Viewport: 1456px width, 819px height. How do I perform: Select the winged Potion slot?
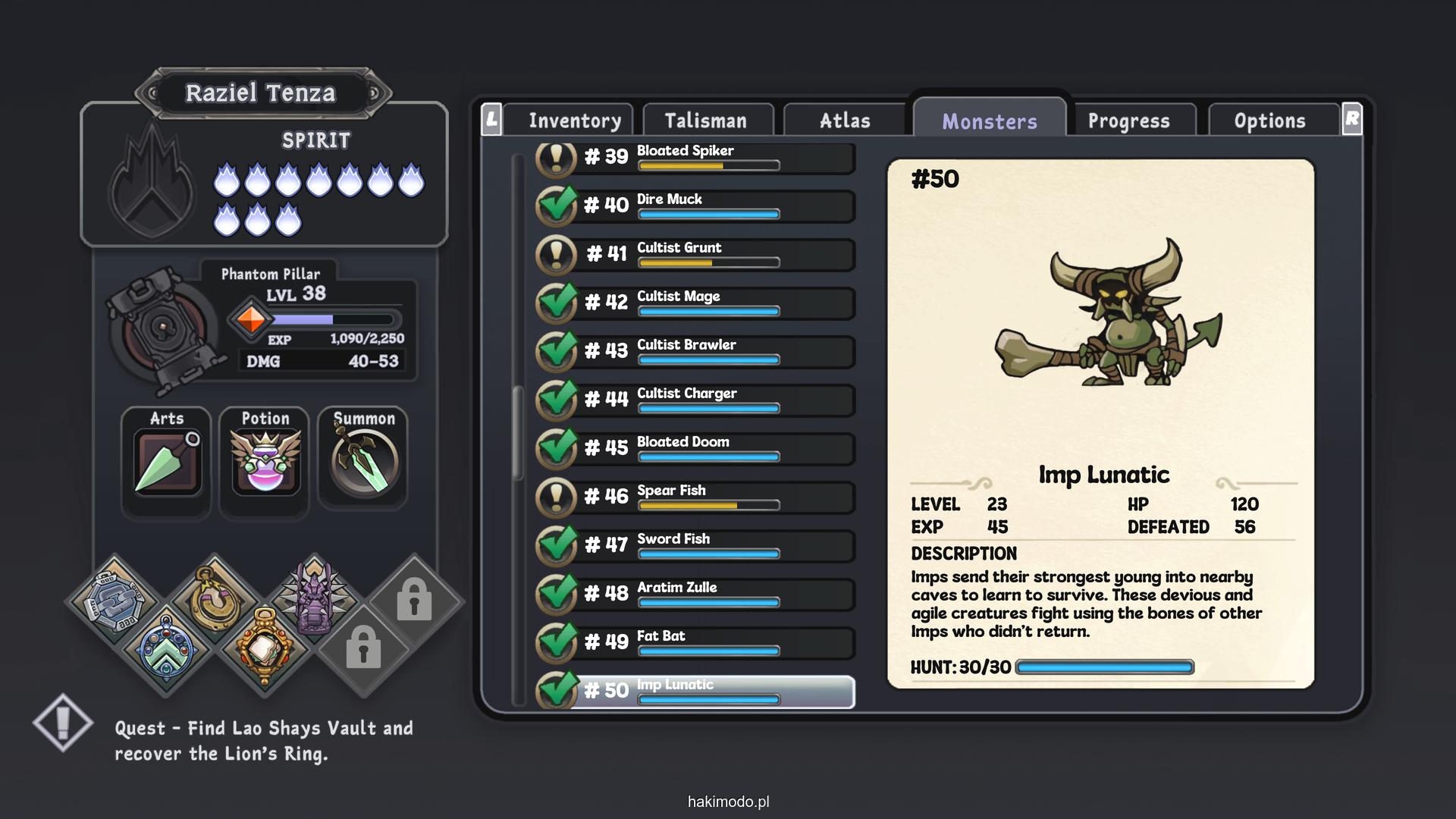(x=265, y=462)
